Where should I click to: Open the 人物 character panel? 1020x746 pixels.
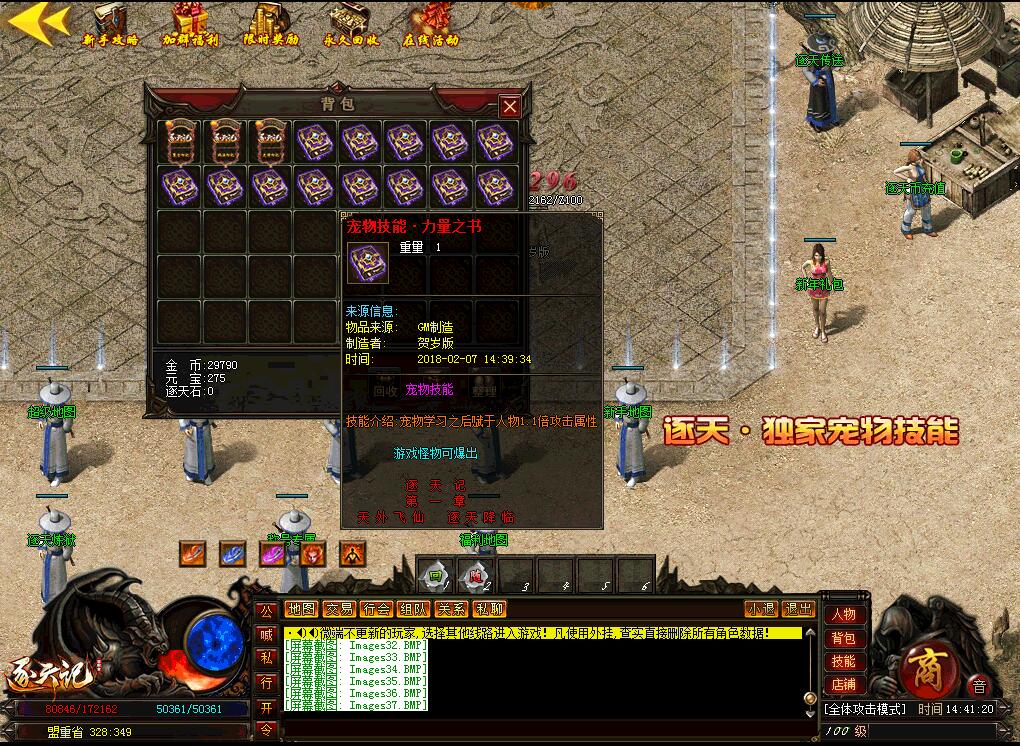pyautogui.click(x=844, y=615)
